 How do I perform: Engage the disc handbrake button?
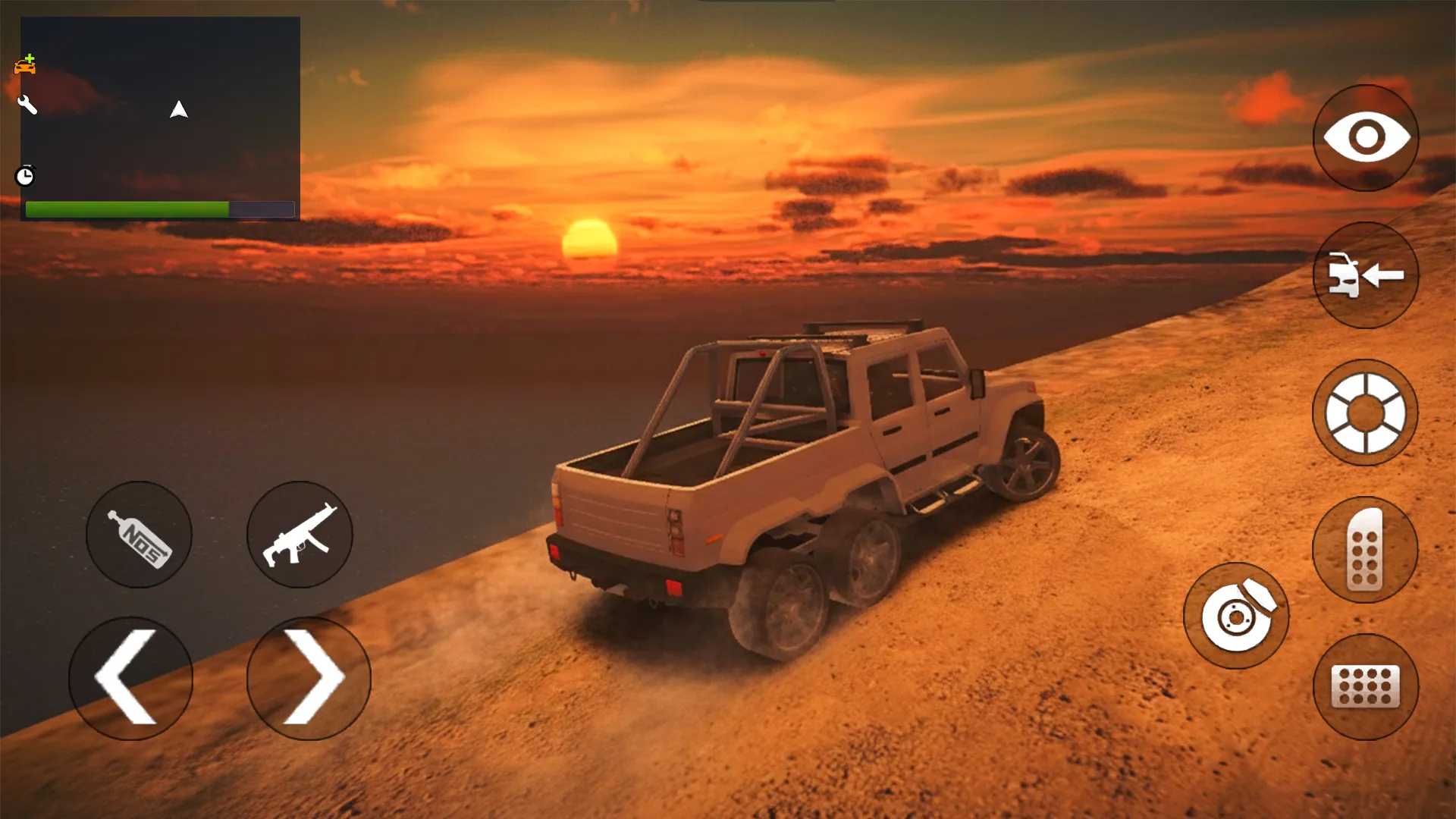[1236, 617]
